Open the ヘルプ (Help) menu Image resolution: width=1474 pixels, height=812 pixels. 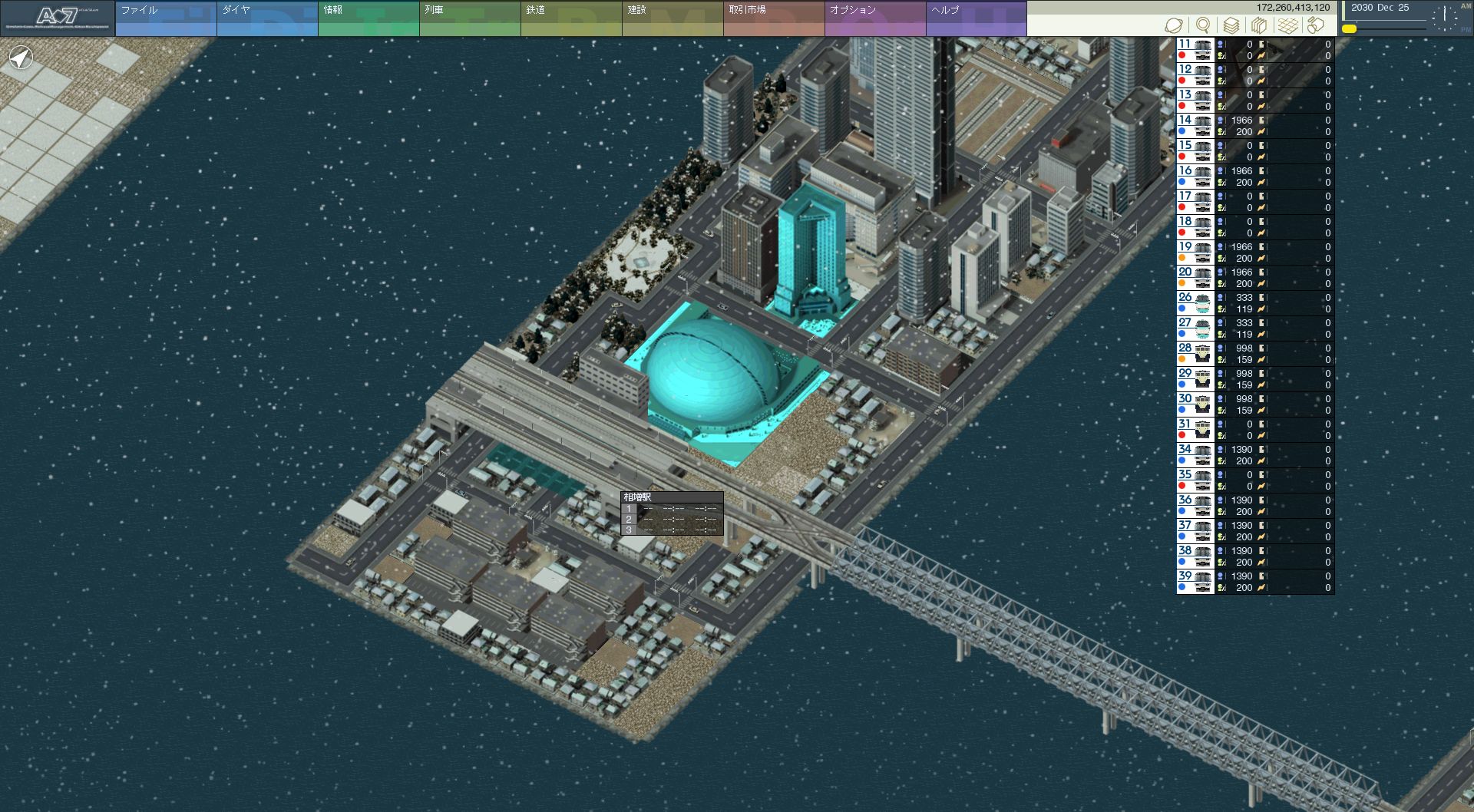[976, 18]
